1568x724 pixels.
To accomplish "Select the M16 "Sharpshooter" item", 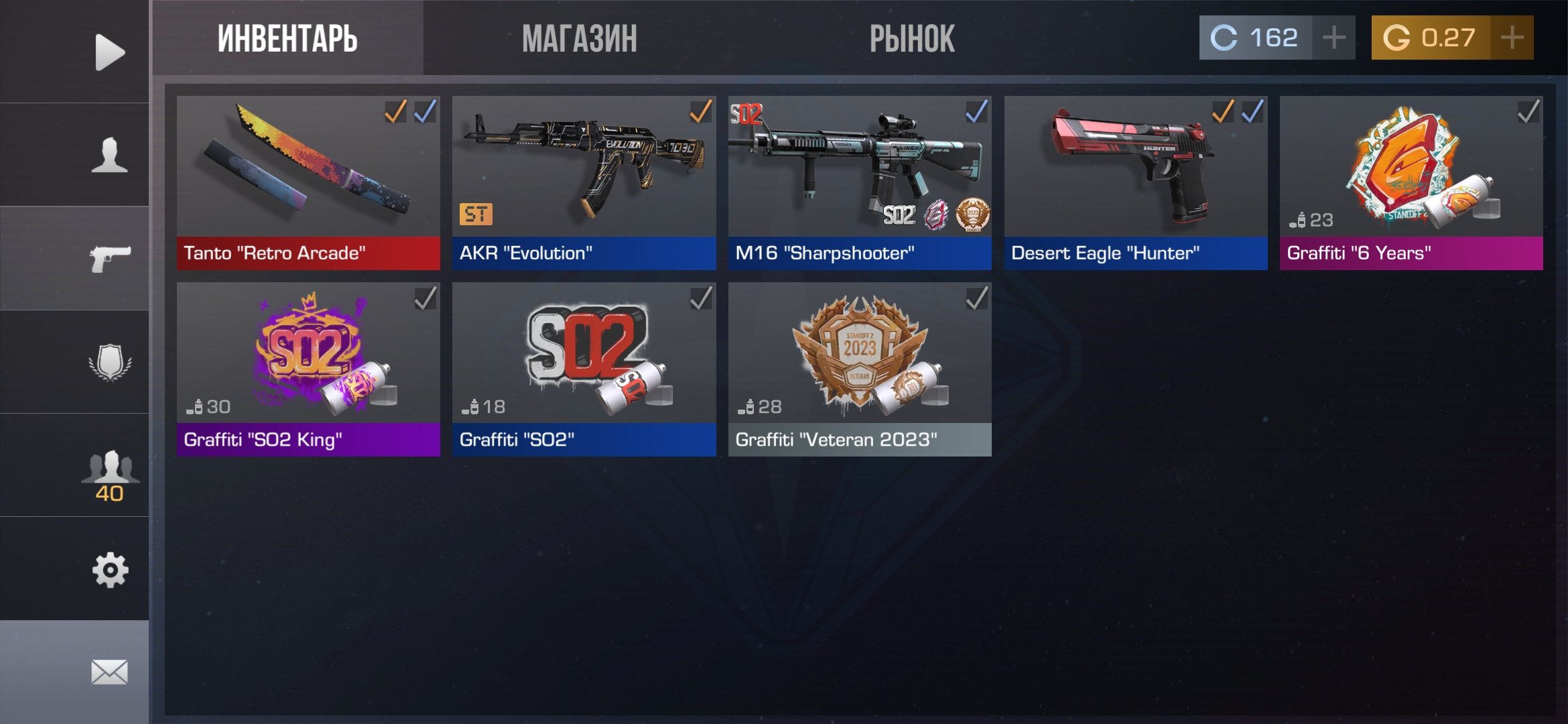I will [x=860, y=182].
